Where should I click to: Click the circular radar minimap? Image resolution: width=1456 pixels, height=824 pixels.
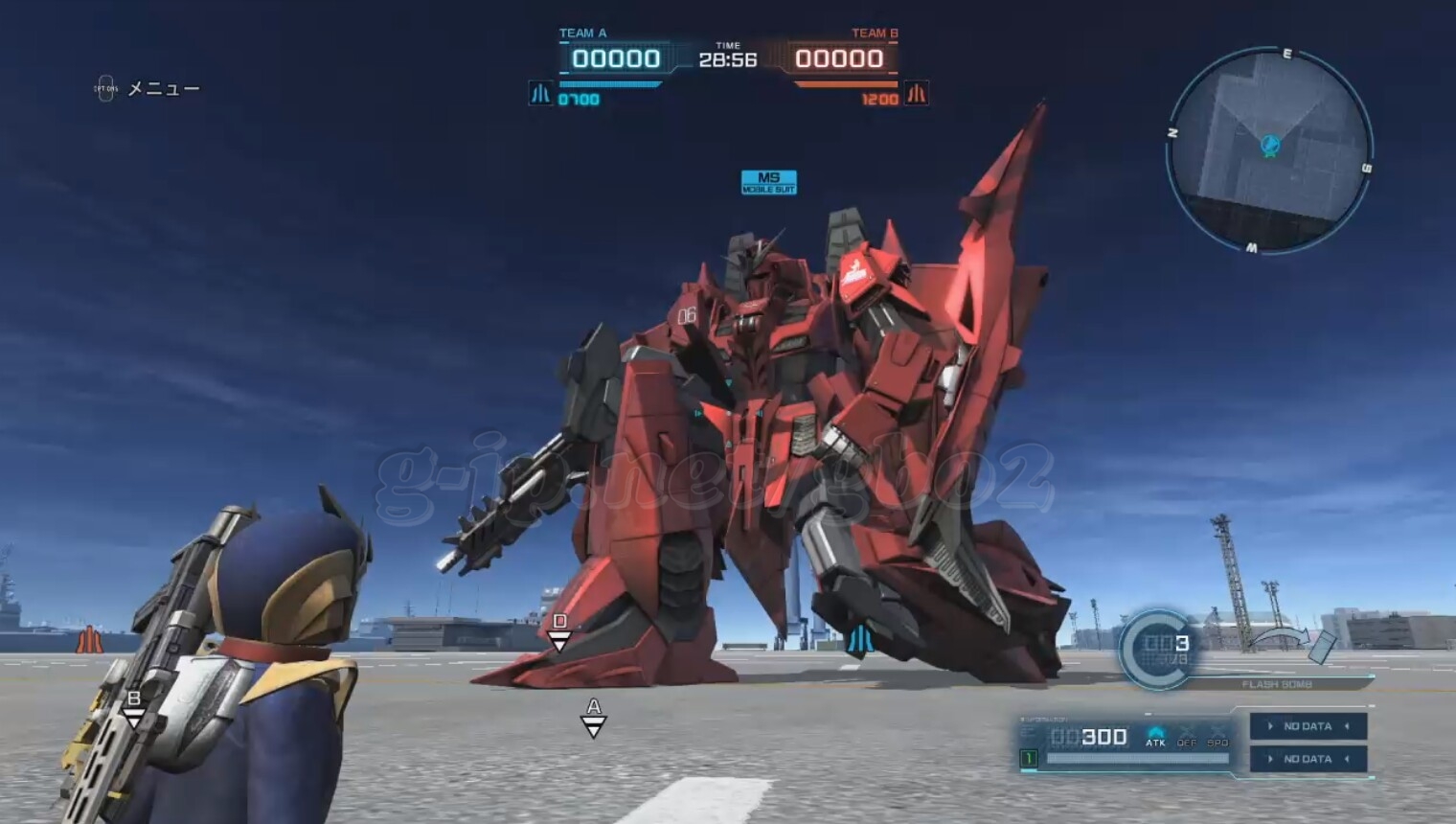coord(1269,150)
